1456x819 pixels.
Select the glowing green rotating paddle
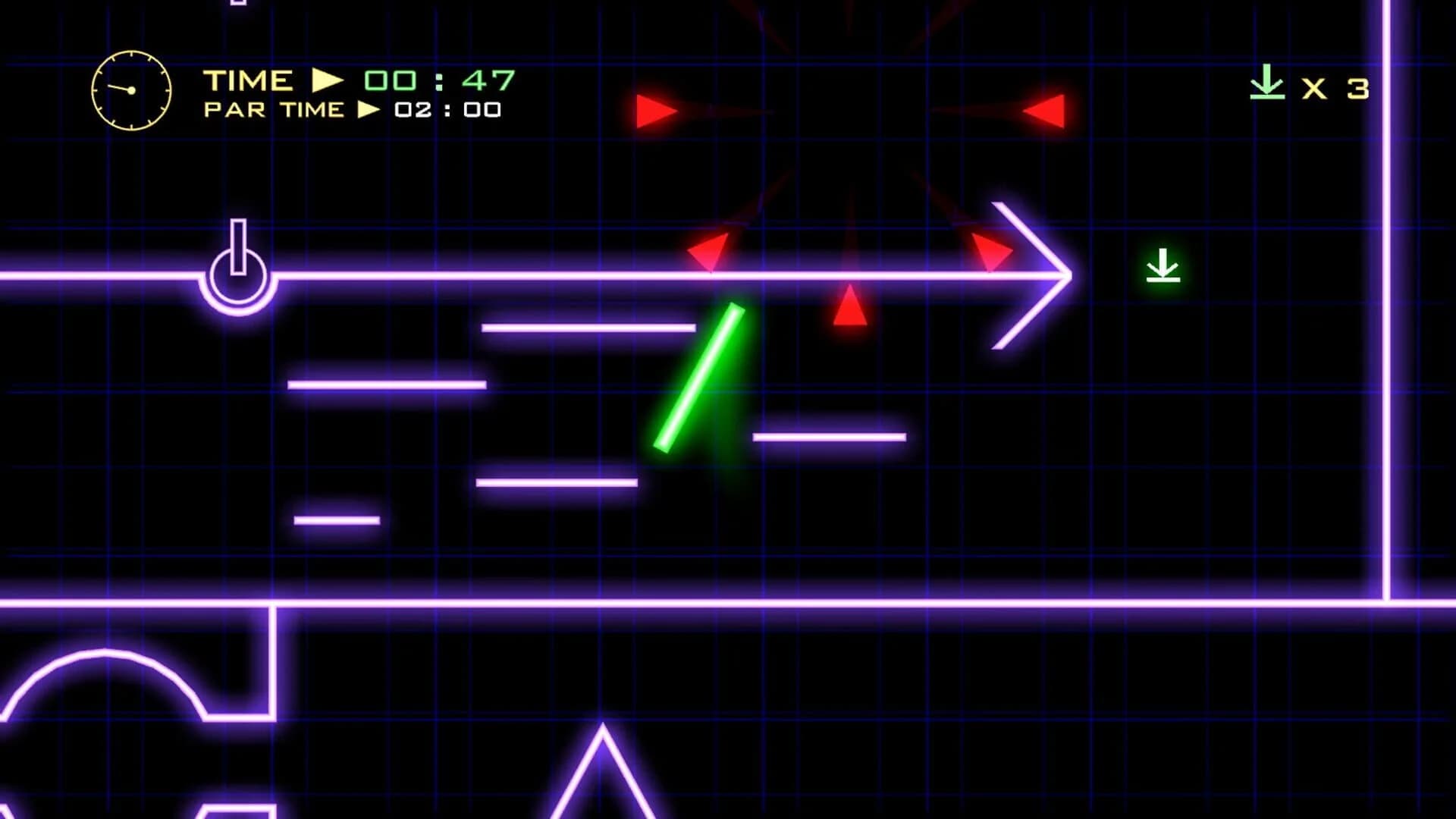click(698, 378)
